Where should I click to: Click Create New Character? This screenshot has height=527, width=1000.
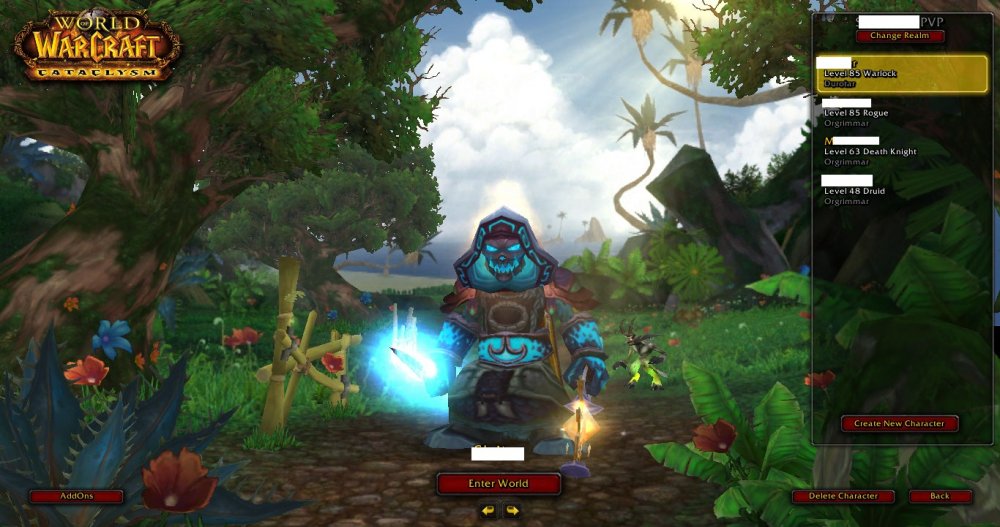(899, 423)
